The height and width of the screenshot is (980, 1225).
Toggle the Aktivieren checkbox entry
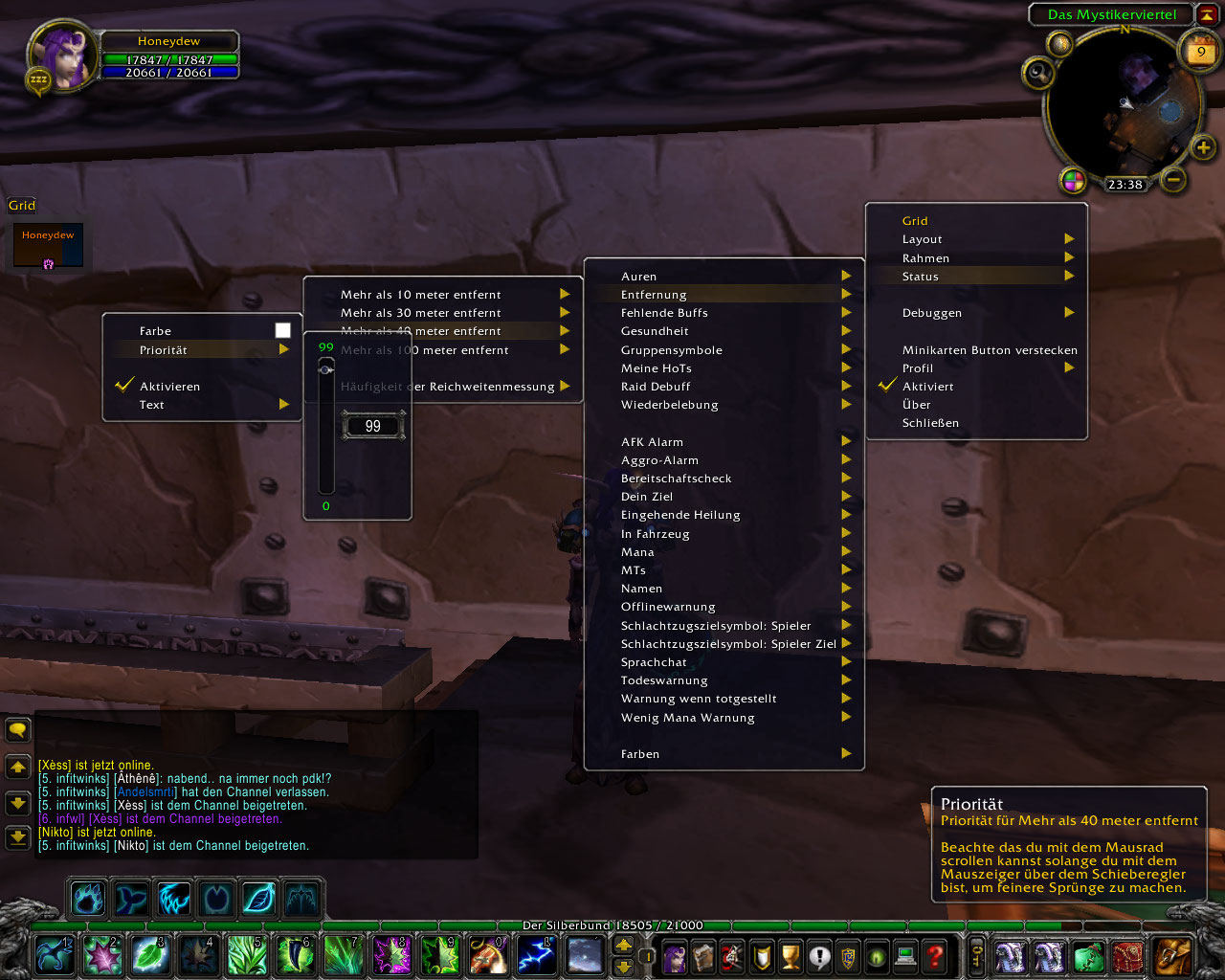169,387
